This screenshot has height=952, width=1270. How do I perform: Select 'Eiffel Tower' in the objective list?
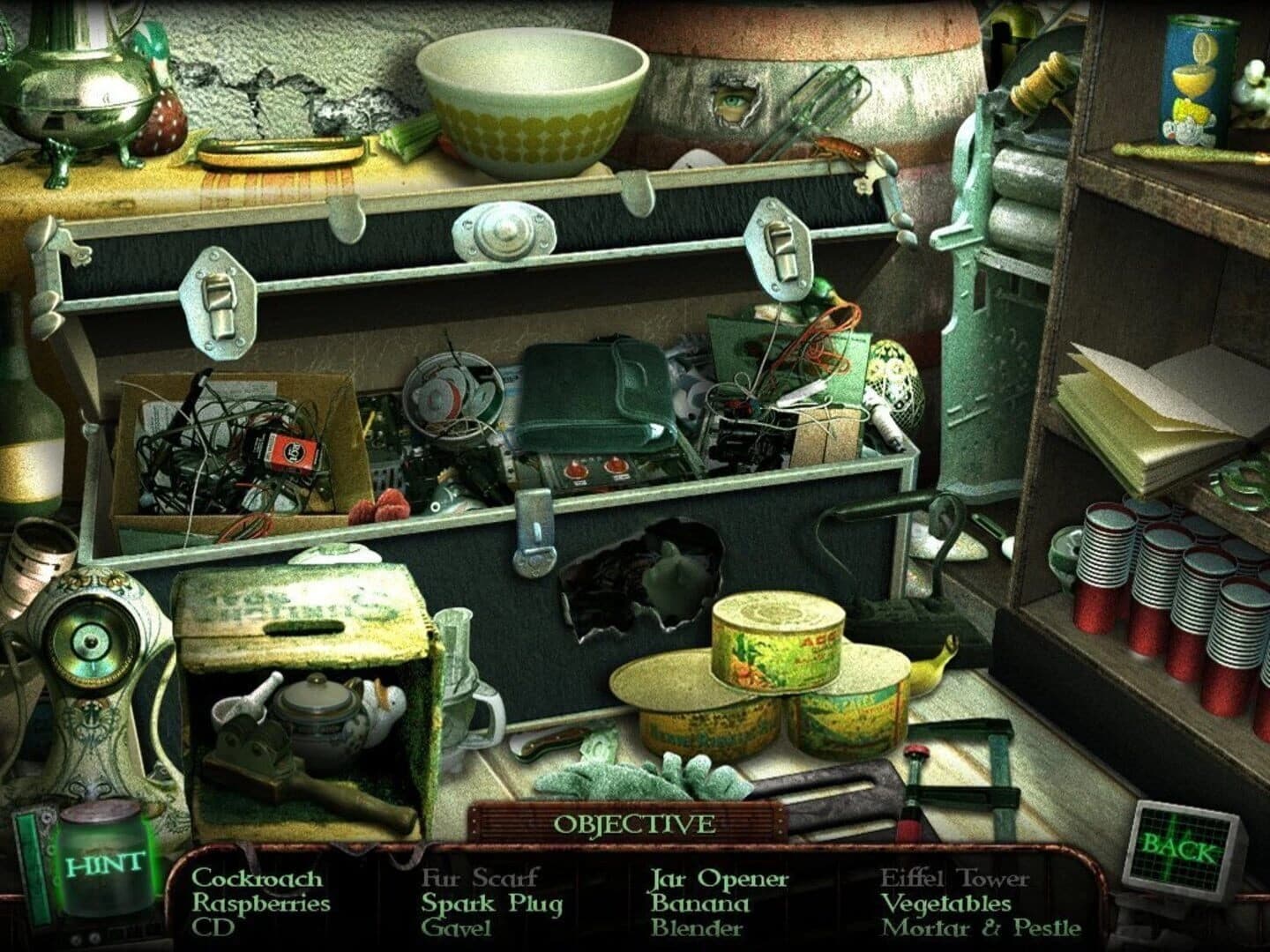tap(957, 880)
